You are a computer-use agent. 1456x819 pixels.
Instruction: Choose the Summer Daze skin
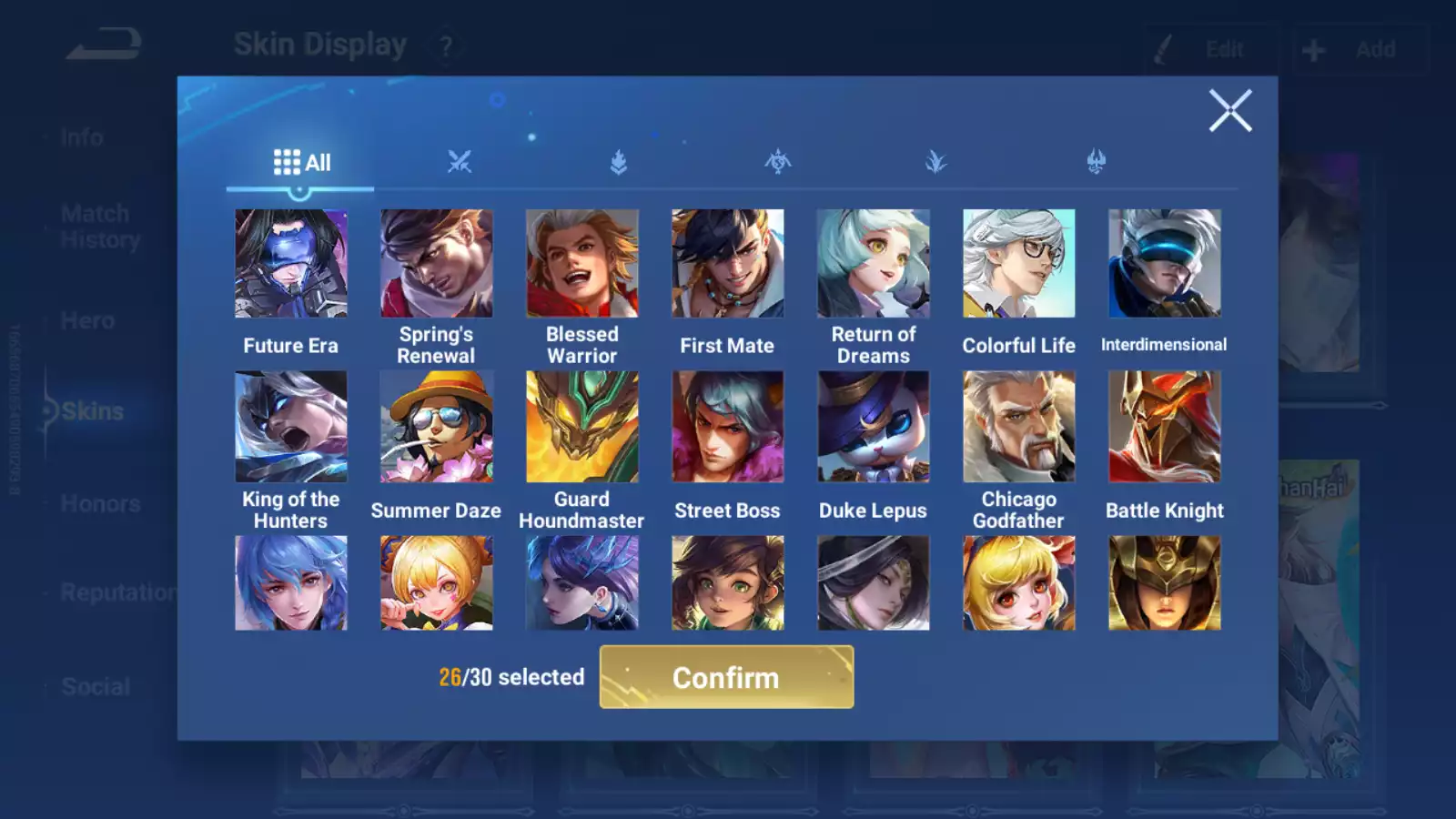pyautogui.click(x=437, y=427)
